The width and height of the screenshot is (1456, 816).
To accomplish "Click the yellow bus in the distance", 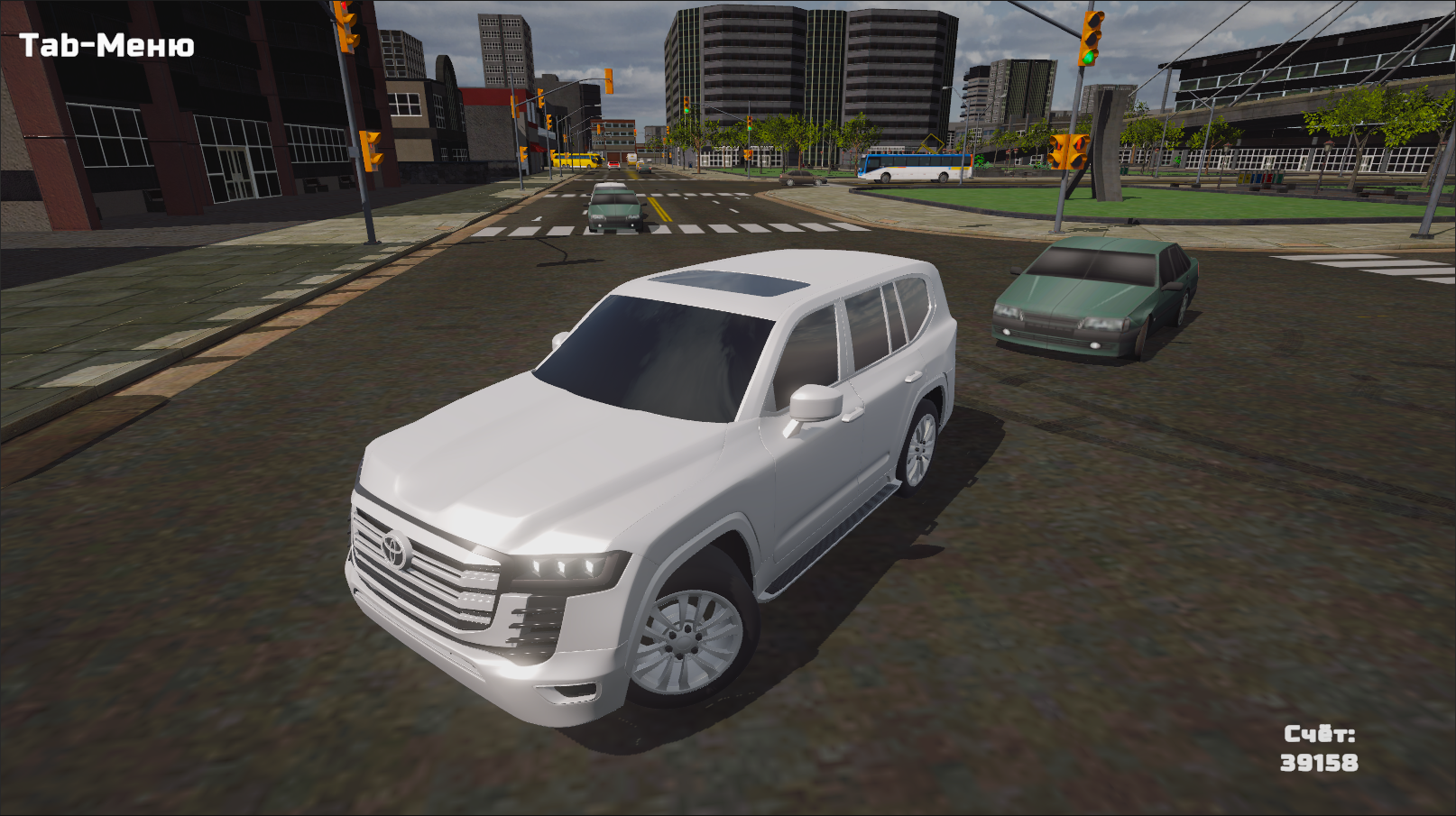I will pos(575,160).
